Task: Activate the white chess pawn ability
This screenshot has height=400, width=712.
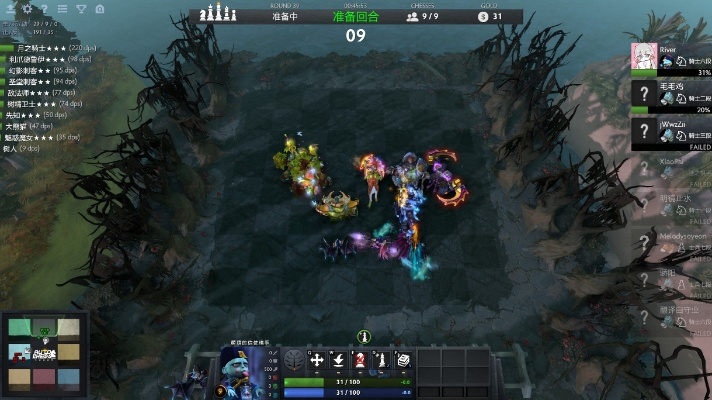Action: (x=381, y=361)
